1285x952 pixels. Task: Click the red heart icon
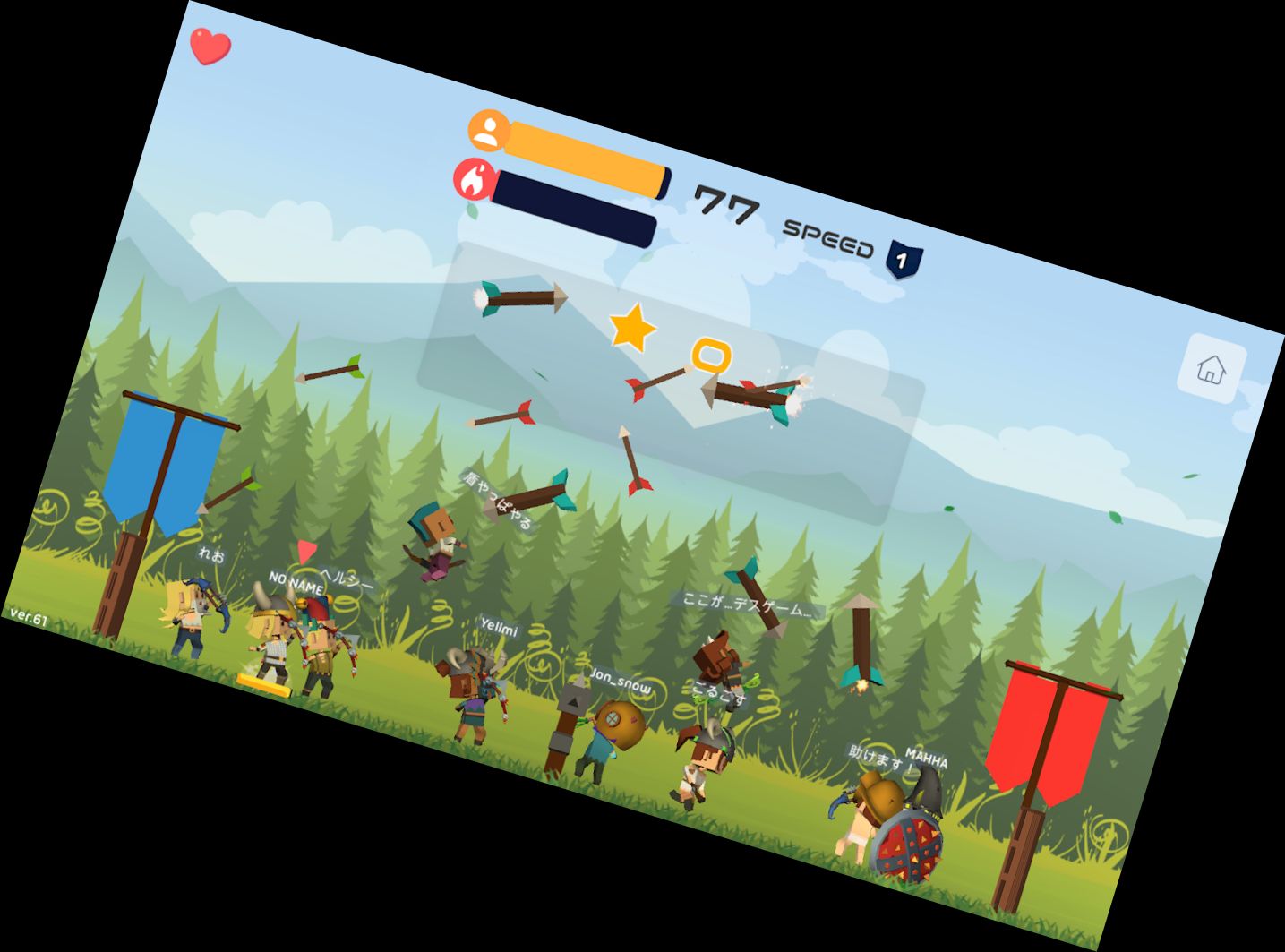210,47
